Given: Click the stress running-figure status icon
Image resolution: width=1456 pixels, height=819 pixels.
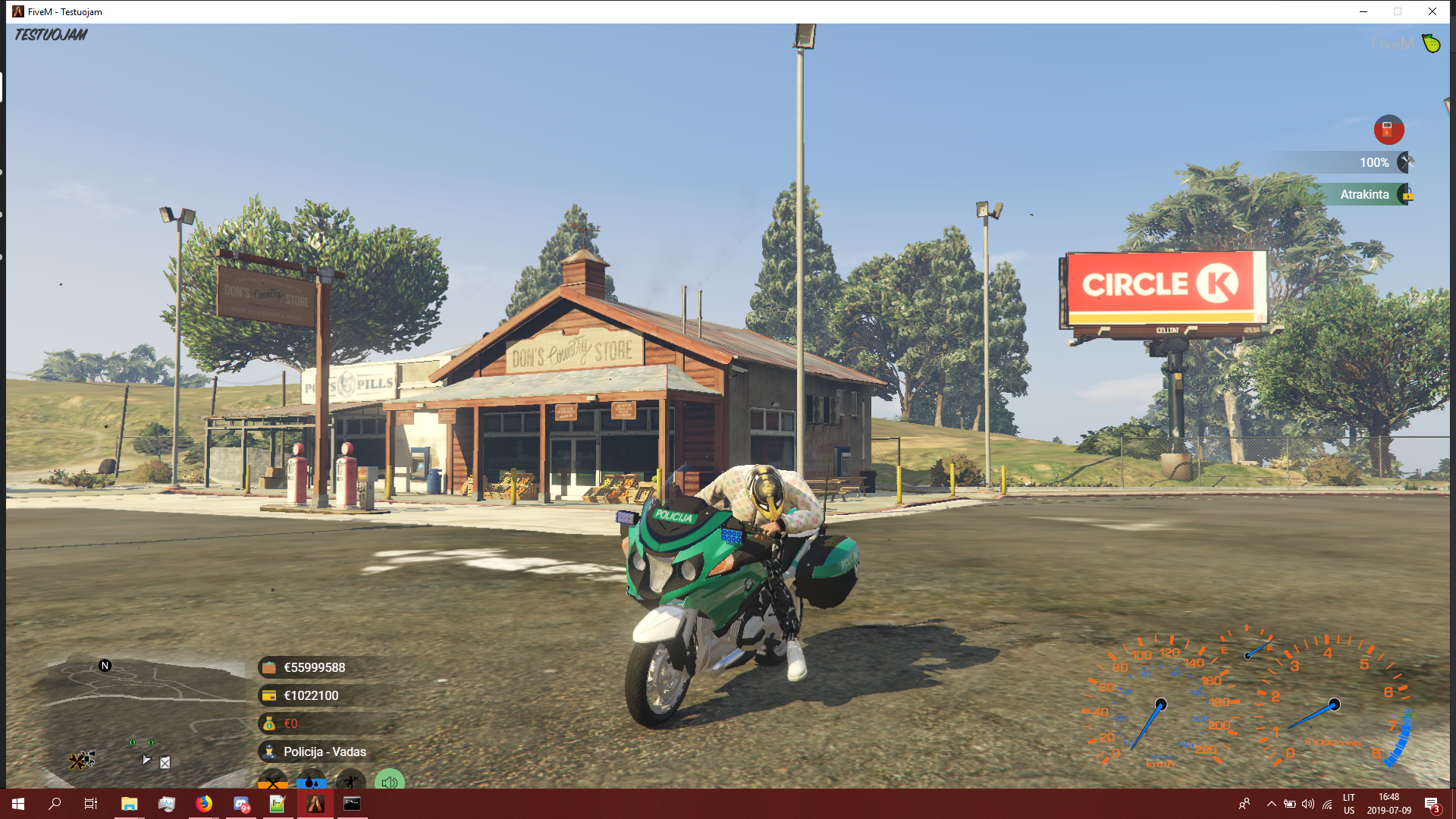Looking at the screenshot, I should tap(350, 781).
